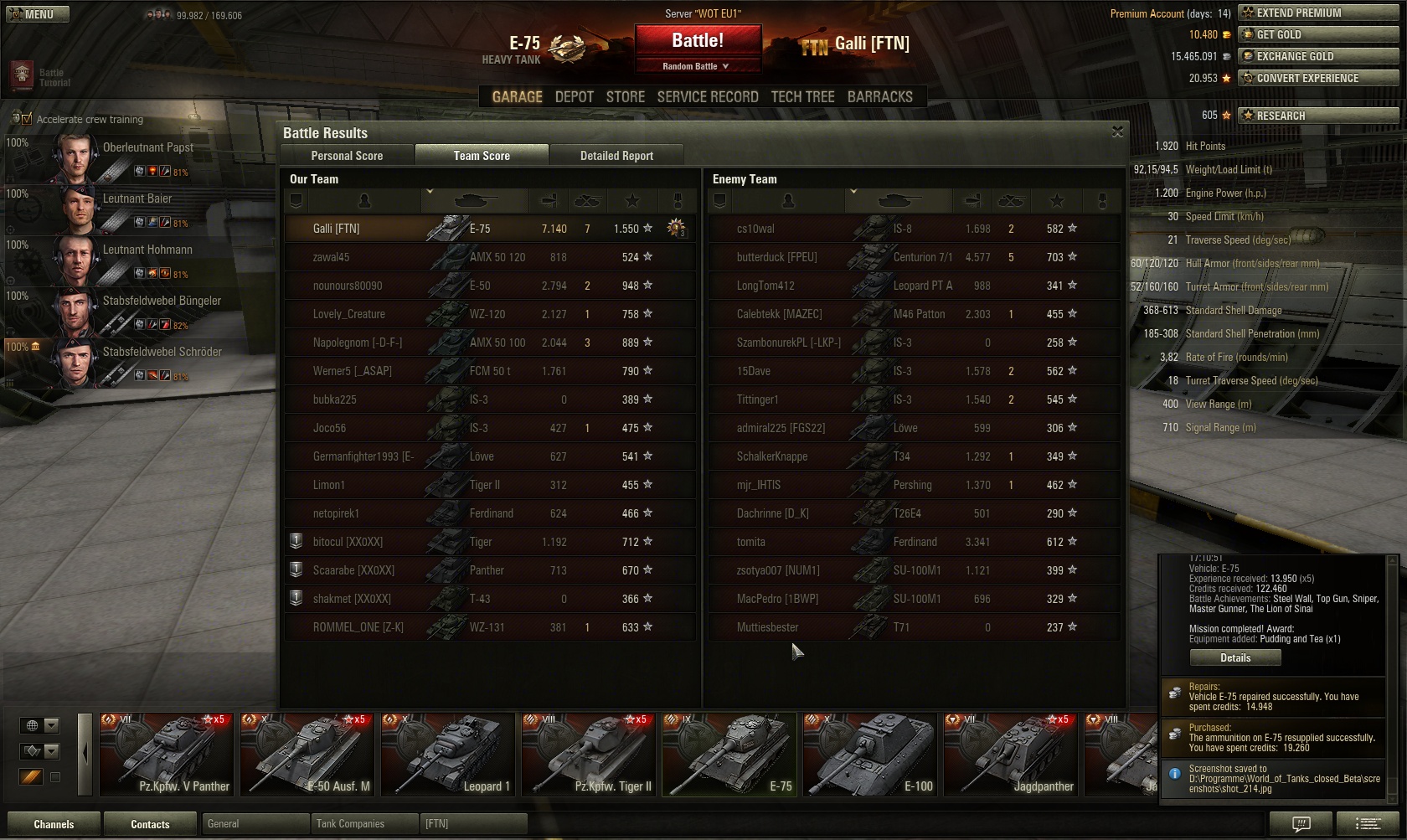Switch to the Depot screen
Screen dimensions: 1407x840
click(574, 97)
